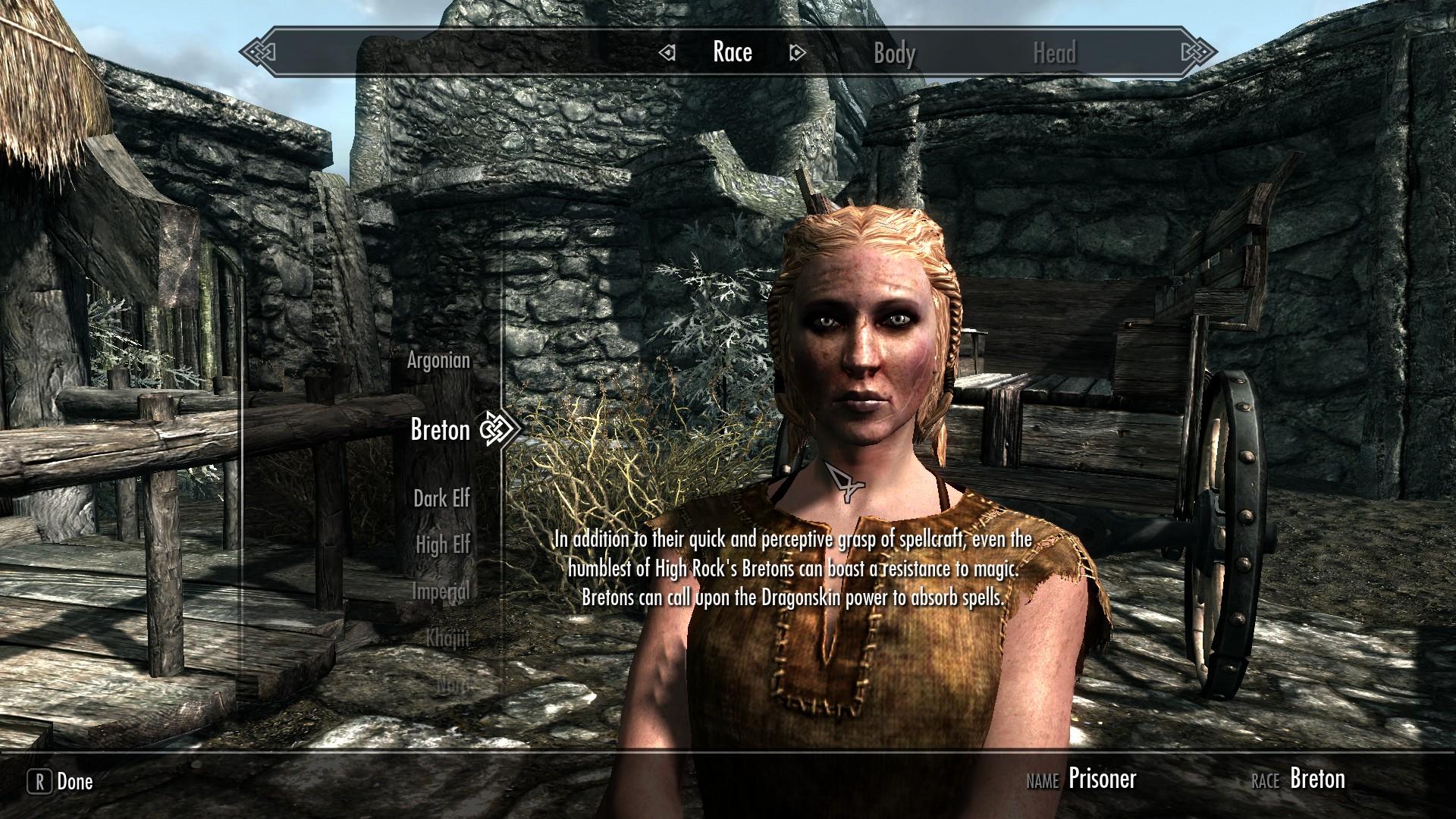Select the Race tab

(x=732, y=52)
